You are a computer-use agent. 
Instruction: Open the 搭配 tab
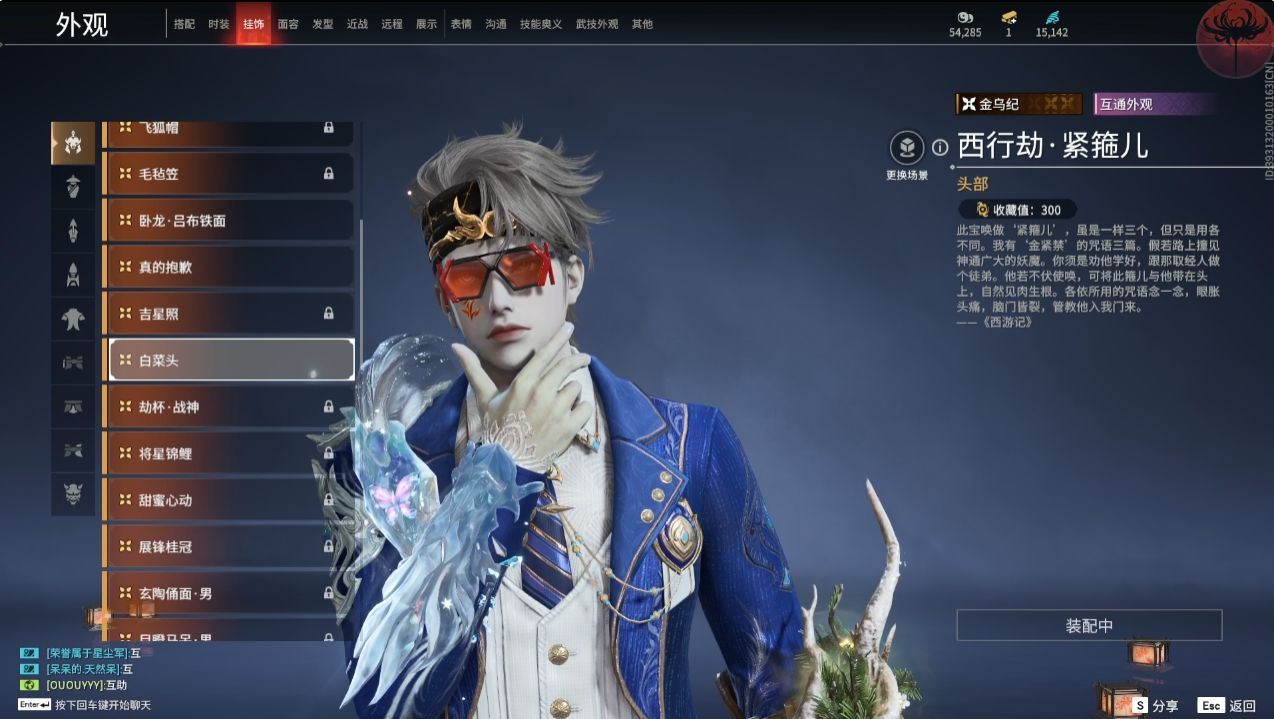click(x=184, y=24)
